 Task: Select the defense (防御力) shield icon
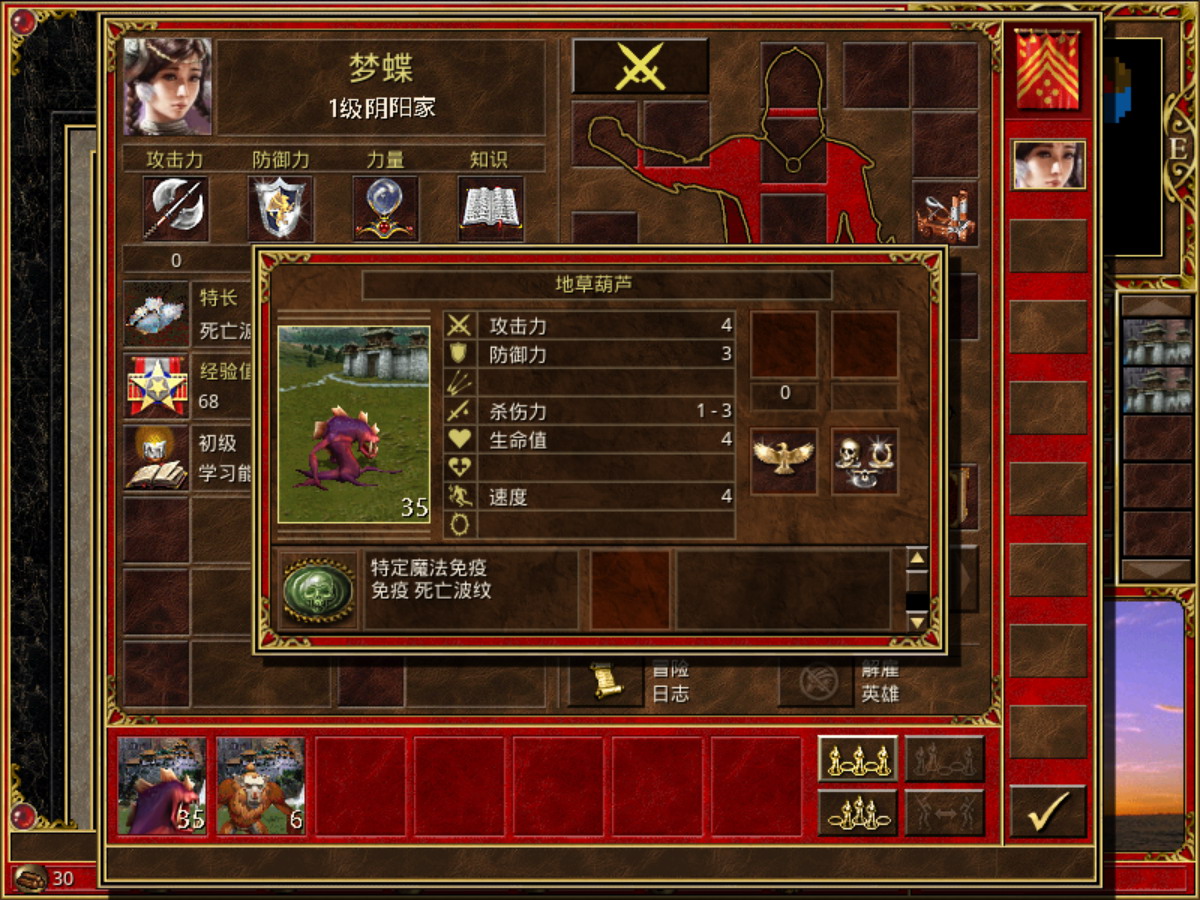[x=281, y=209]
